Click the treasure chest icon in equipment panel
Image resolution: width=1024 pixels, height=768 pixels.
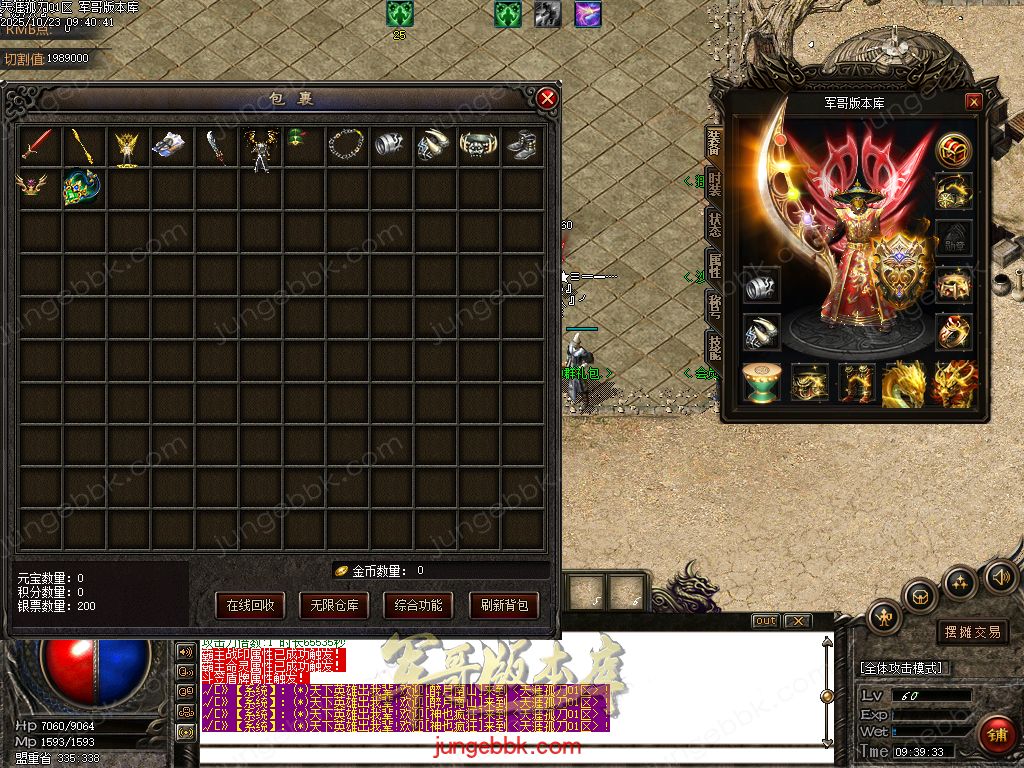click(x=954, y=285)
